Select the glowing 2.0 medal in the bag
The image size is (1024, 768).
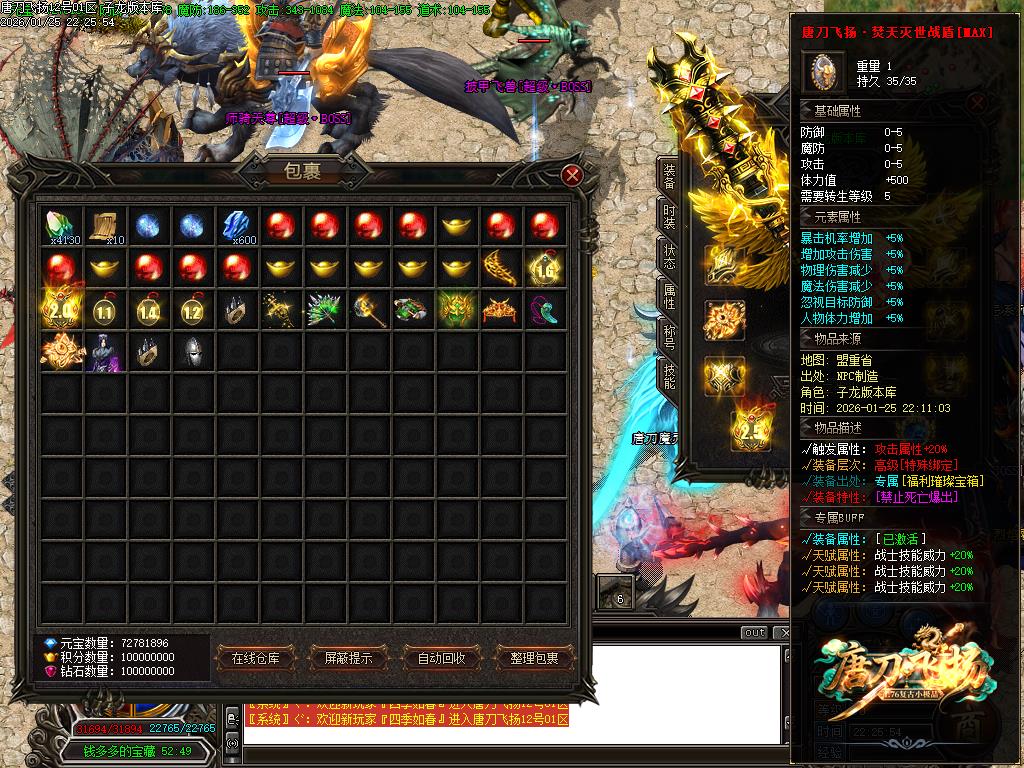[62, 310]
